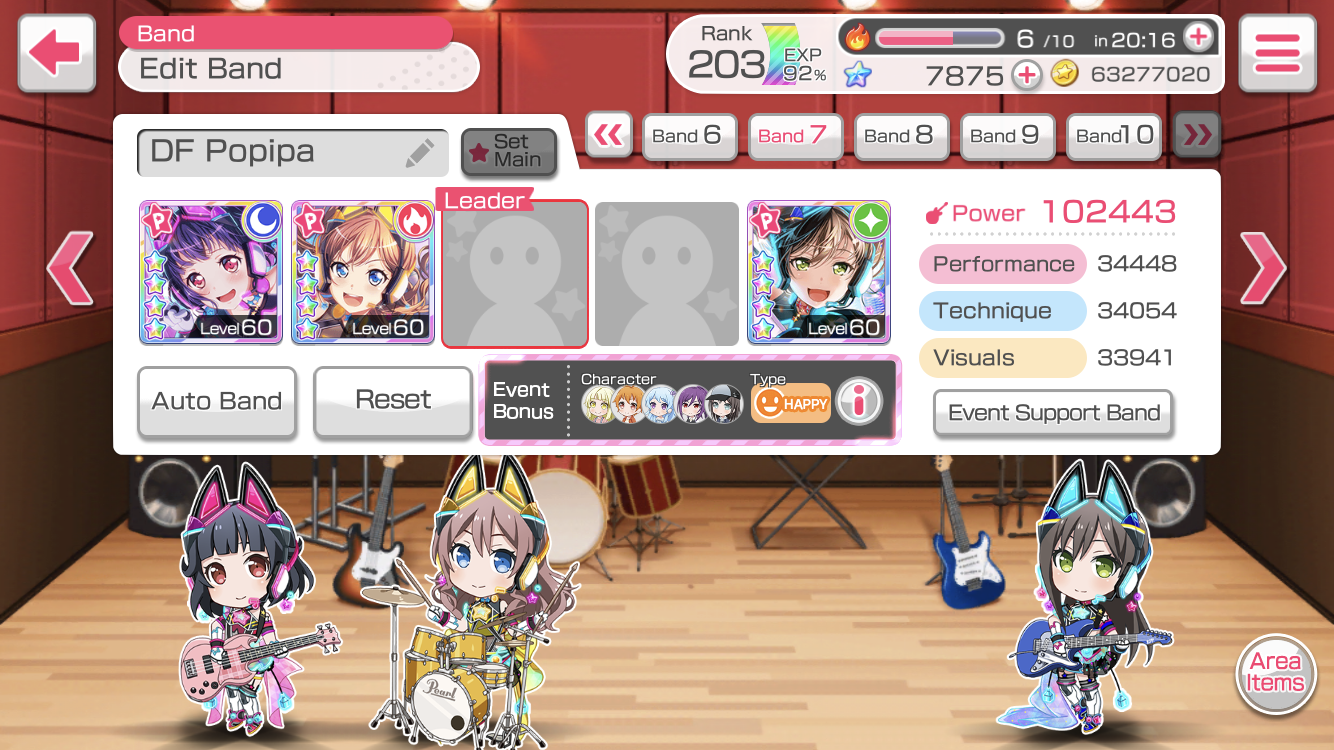The width and height of the screenshot is (1334, 750).
Task: Switch to Band 9 tab
Action: coord(1004,136)
